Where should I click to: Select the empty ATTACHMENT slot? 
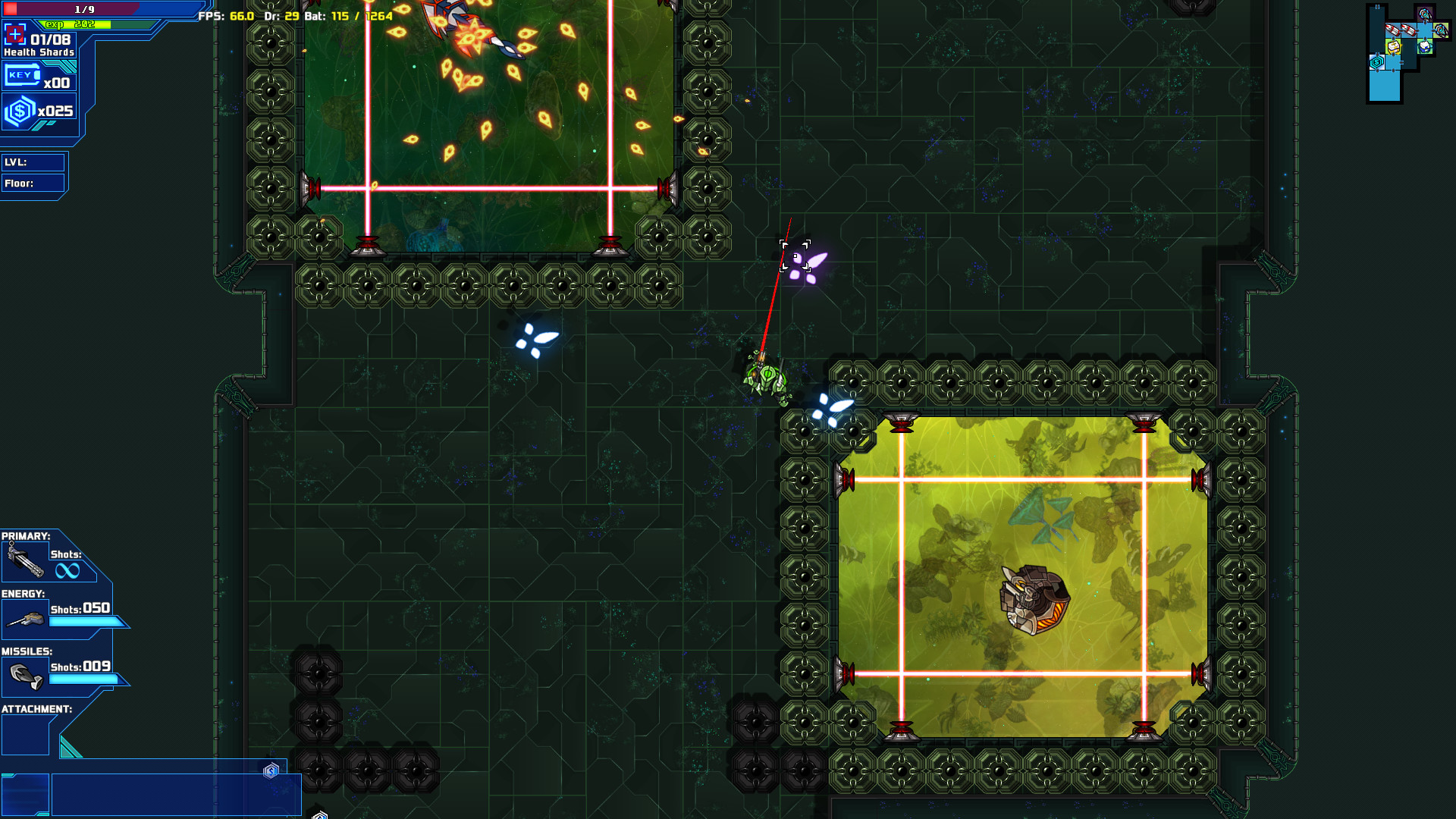coord(25,734)
